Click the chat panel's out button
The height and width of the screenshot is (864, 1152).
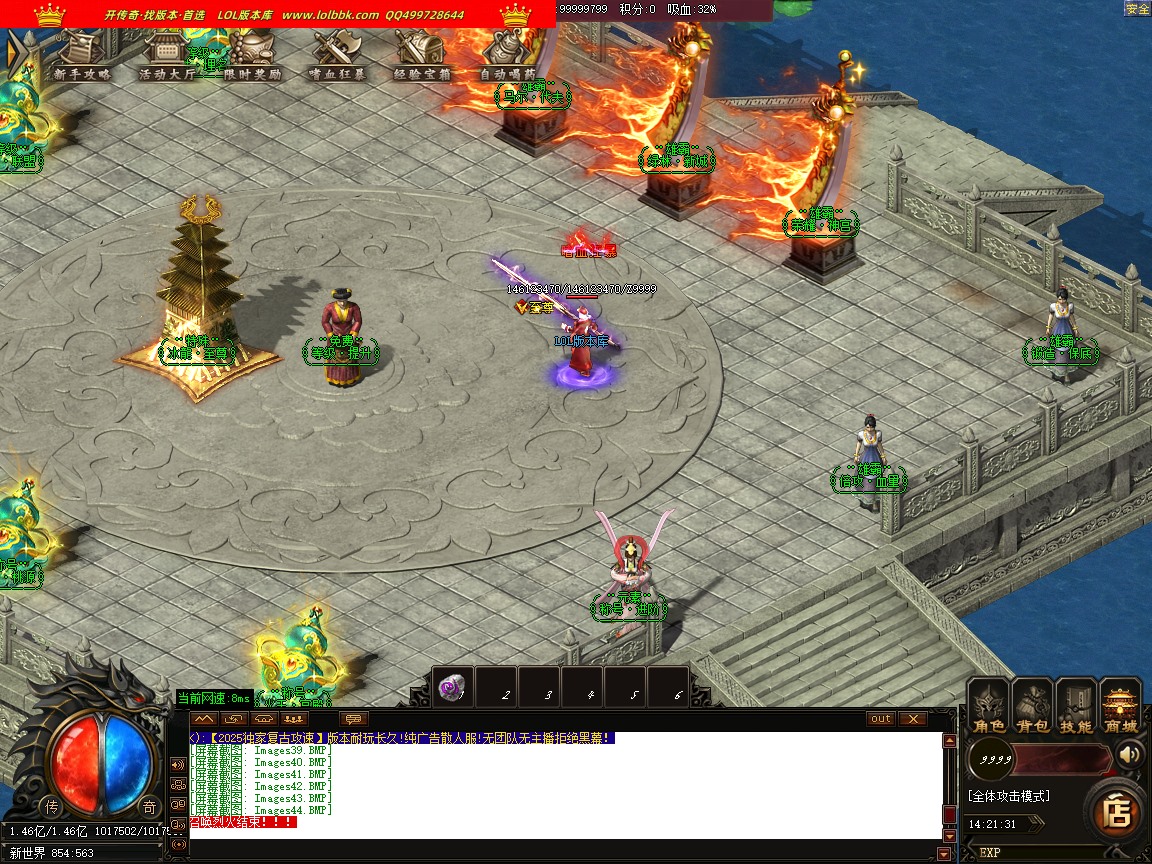click(x=881, y=719)
